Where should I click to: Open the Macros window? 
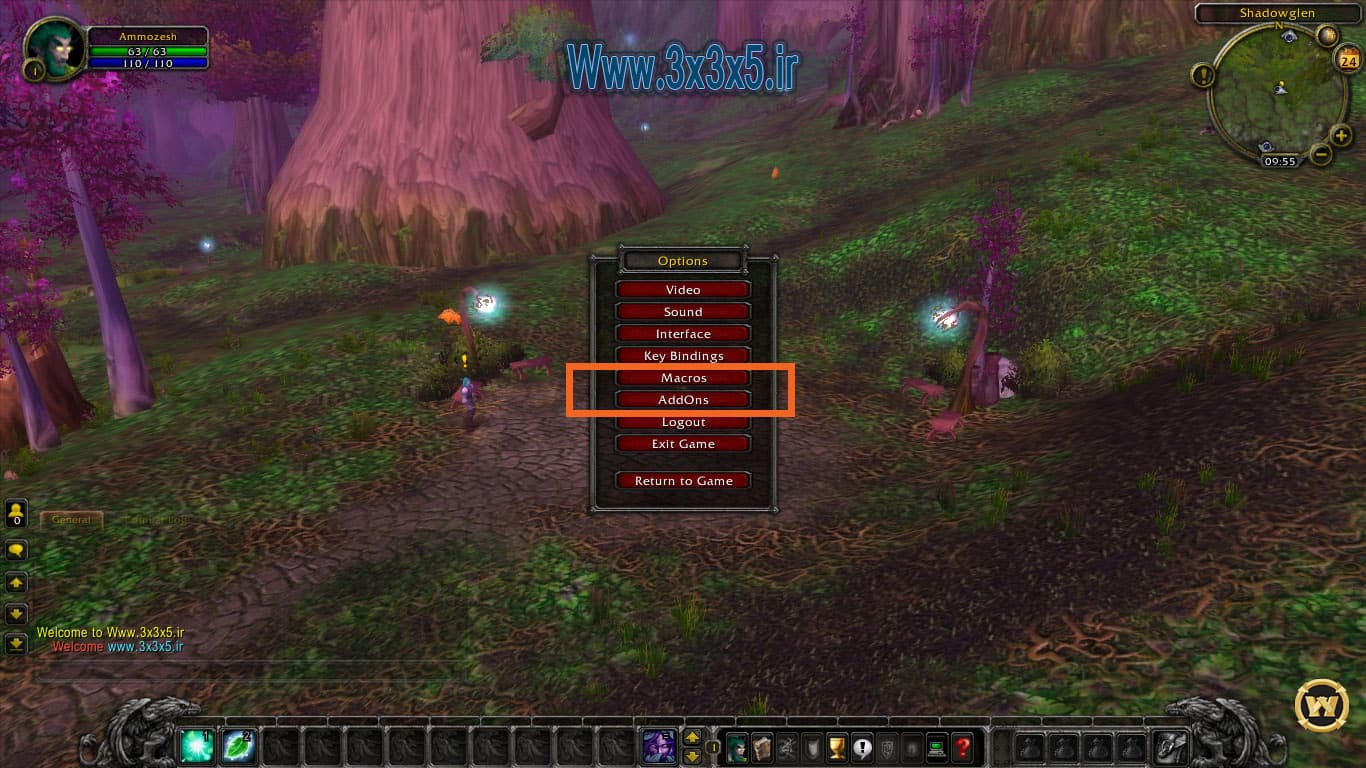(x=683, y=377)
